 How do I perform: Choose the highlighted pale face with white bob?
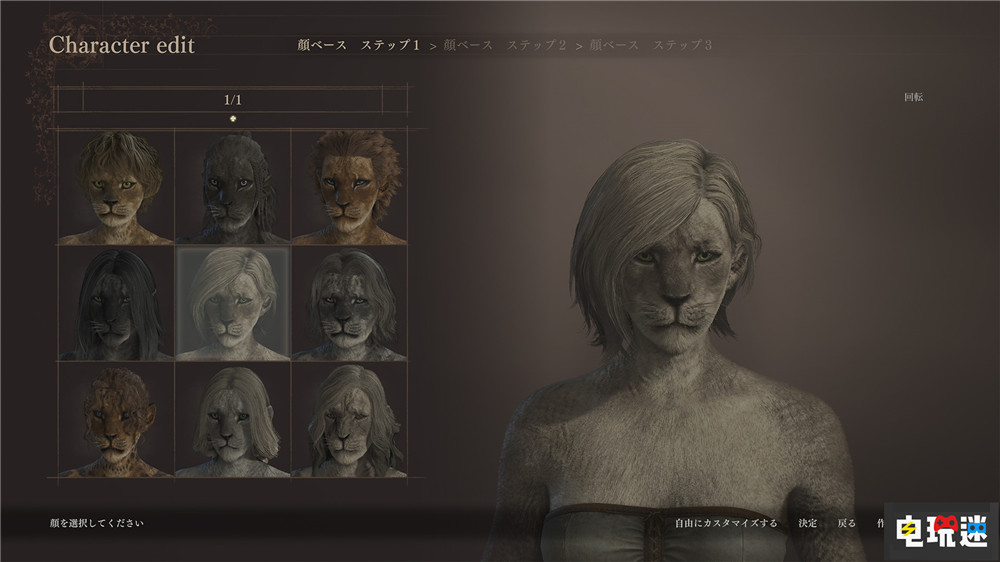tap(232, 303)
